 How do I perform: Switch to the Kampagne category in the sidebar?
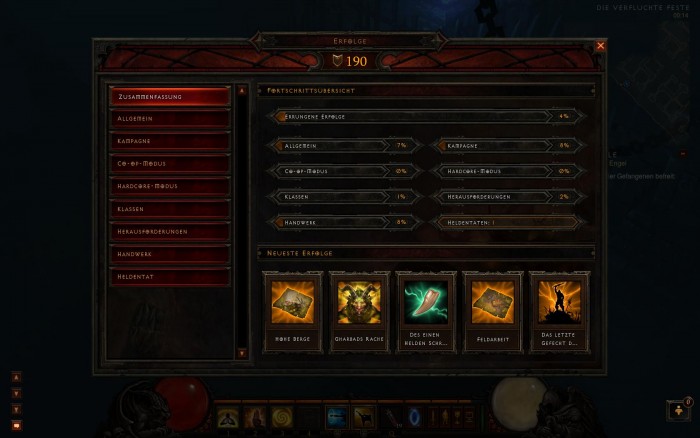(170, 141)
